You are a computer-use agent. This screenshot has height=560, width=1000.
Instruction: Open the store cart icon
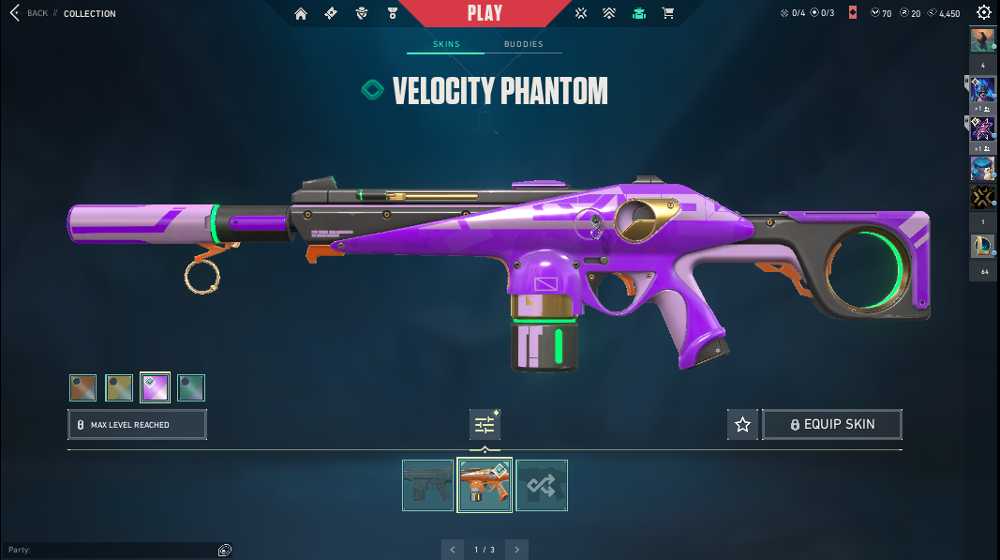click(x=668, y=13)
